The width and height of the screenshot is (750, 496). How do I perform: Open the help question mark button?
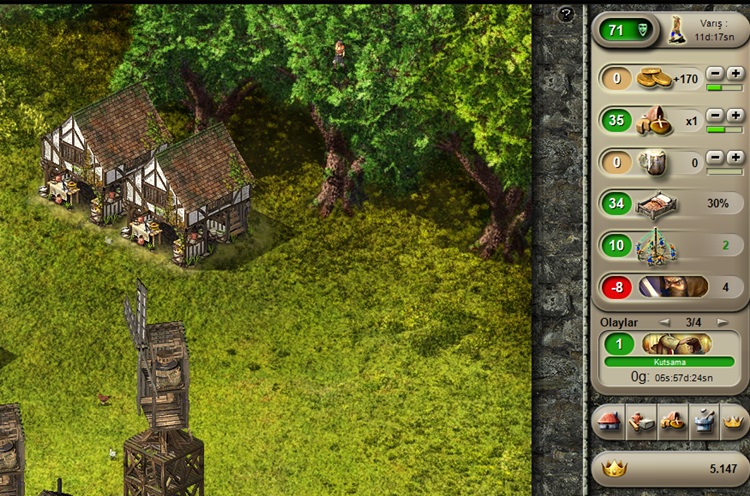tap(567, 14)
